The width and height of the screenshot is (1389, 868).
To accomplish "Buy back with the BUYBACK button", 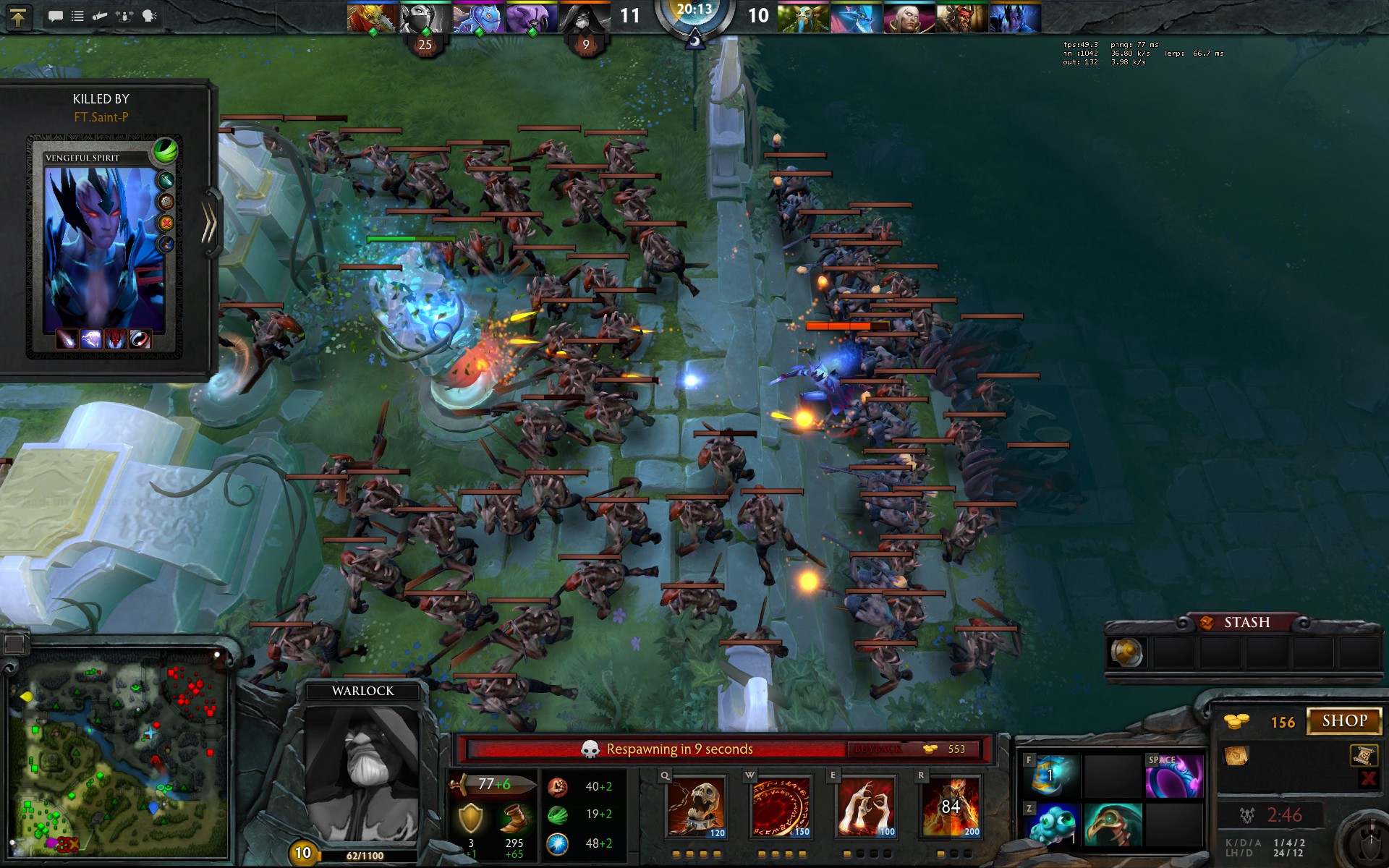I will pyautogui.click(x=878, y=749).
